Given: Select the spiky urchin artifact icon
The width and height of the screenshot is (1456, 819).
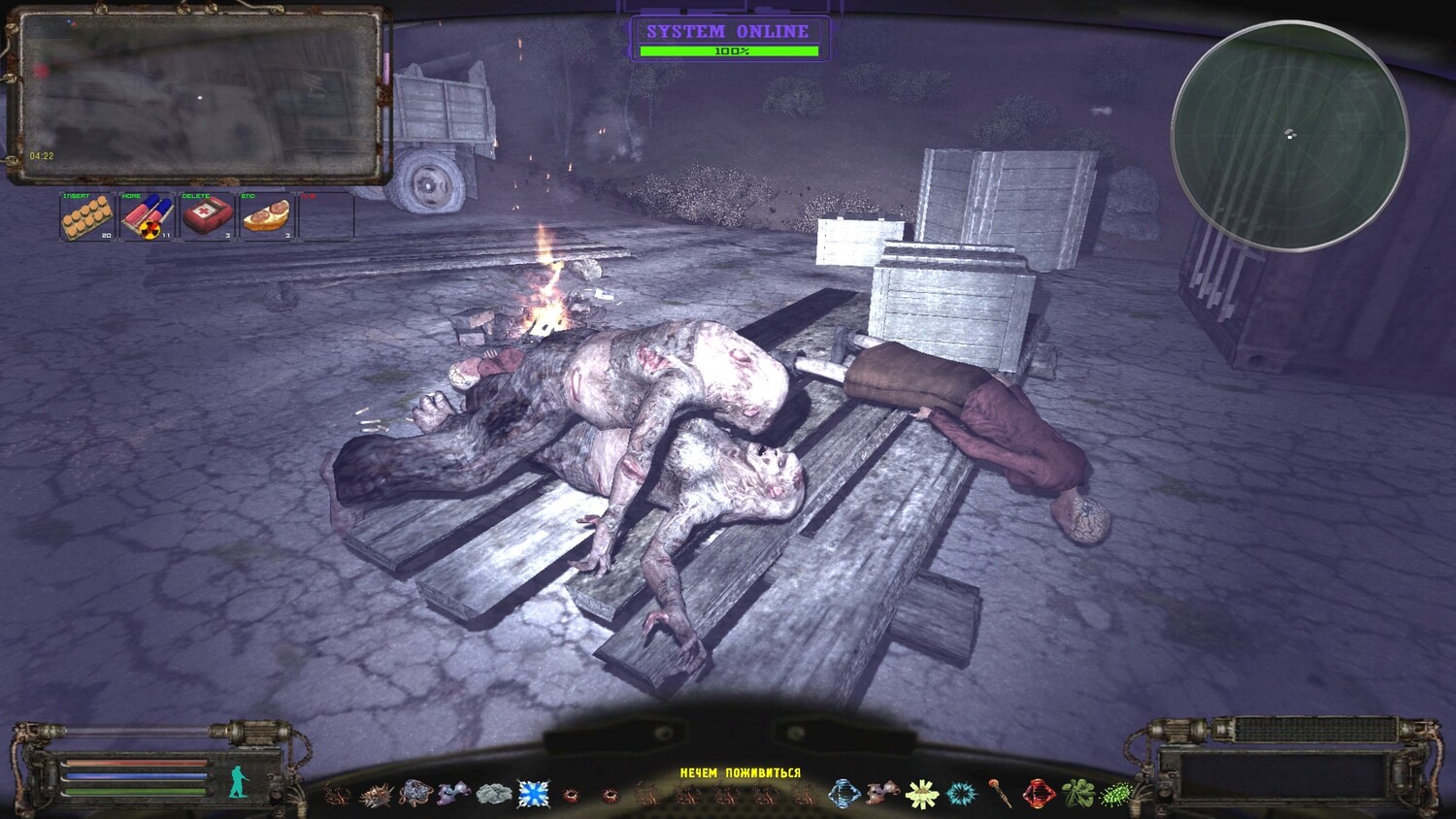Looking at the screenshot, I should point(376,795).
